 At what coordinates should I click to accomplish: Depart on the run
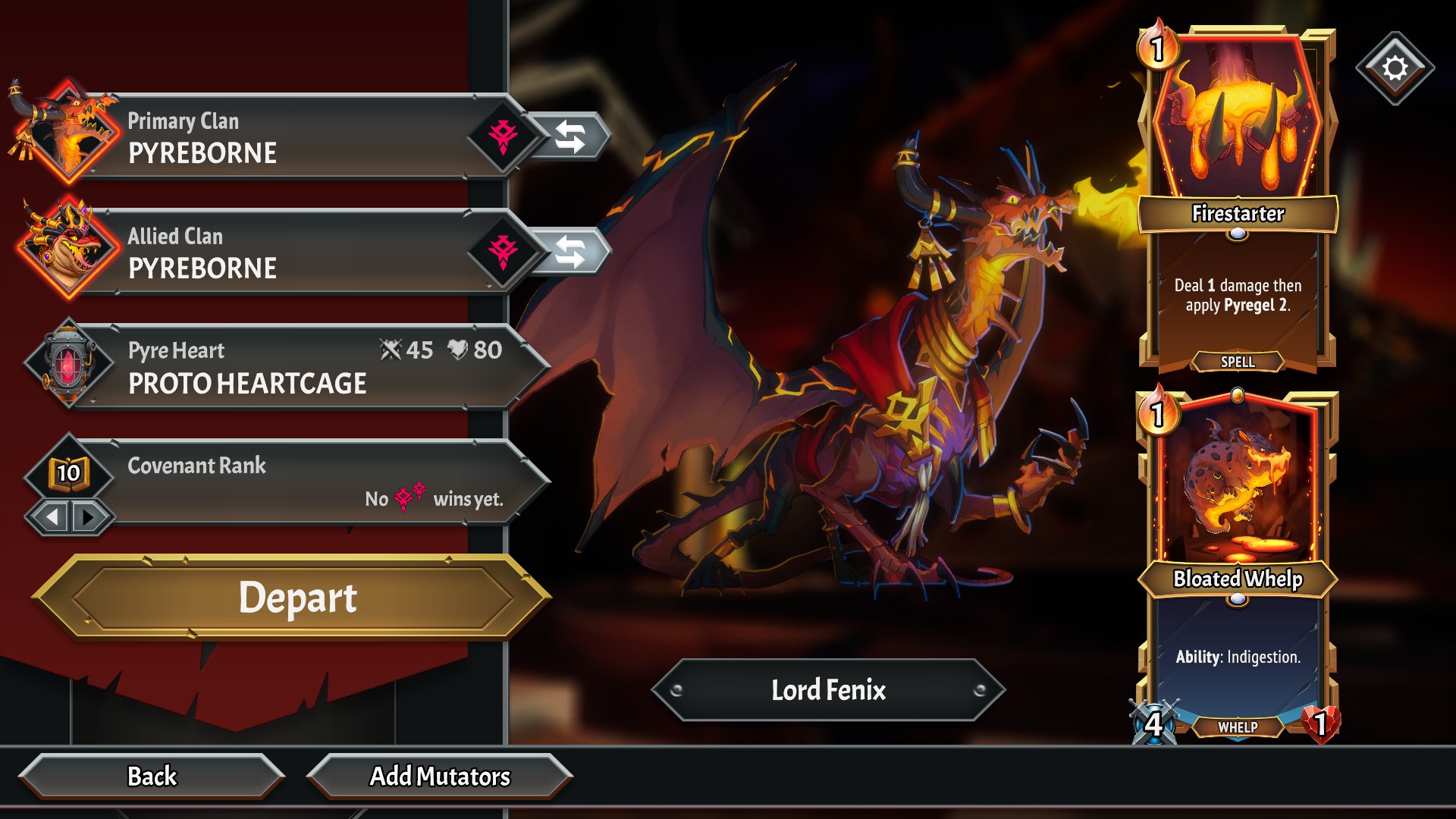point(296,598)
